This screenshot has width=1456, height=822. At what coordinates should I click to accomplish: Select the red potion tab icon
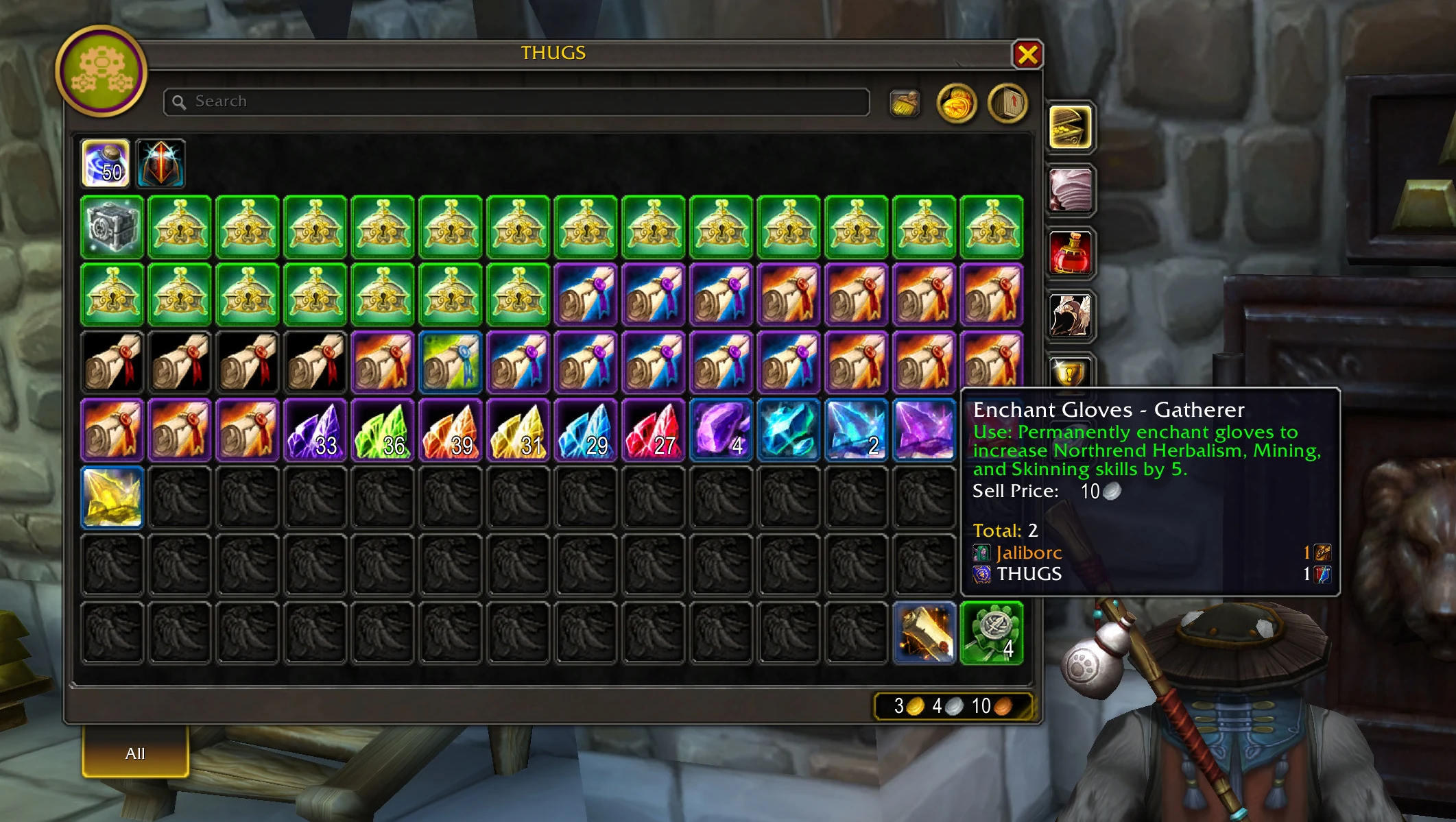click(x=1071, y=252)
